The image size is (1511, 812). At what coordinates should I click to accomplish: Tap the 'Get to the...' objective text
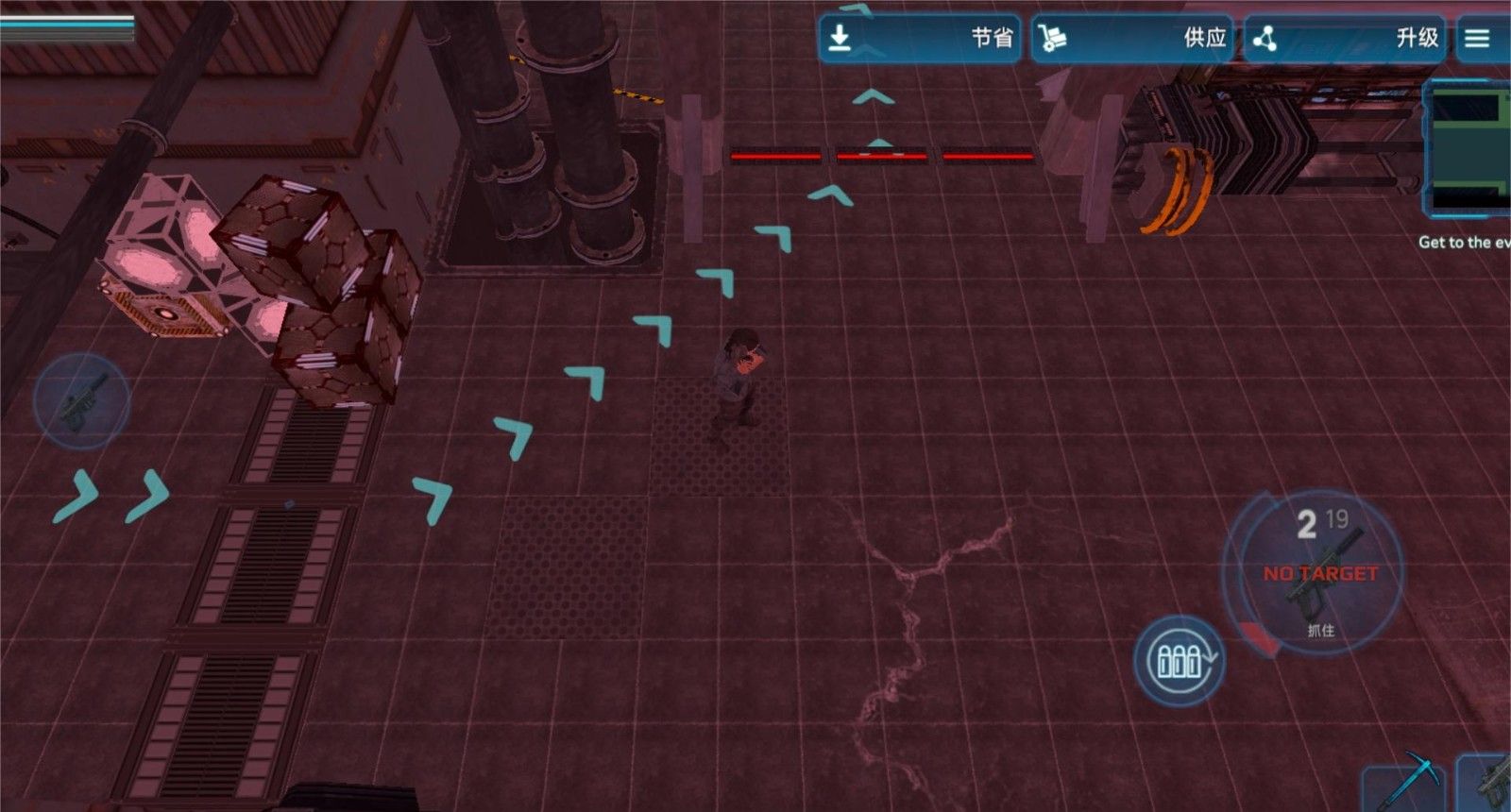[1463, 243]
